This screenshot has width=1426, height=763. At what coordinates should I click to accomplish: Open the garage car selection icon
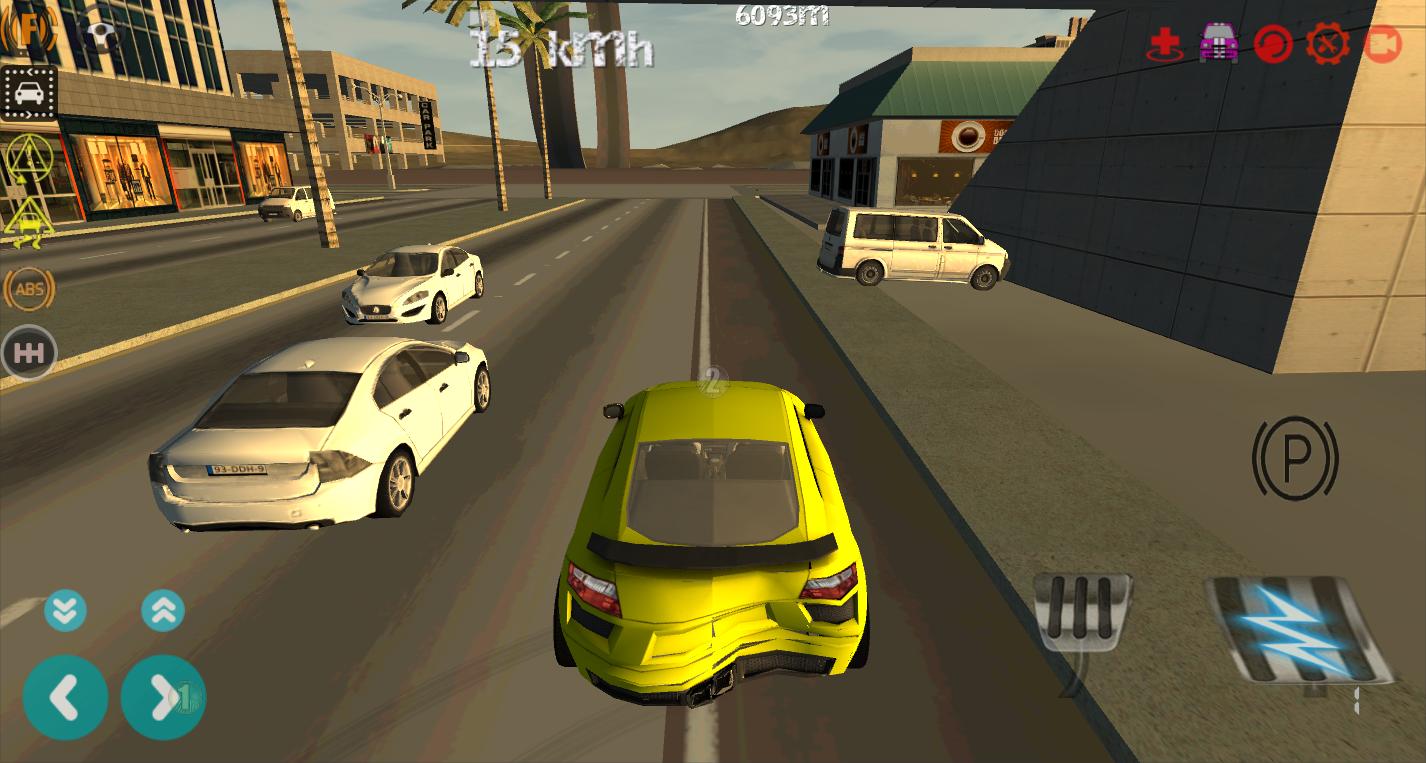[1217, 43]
